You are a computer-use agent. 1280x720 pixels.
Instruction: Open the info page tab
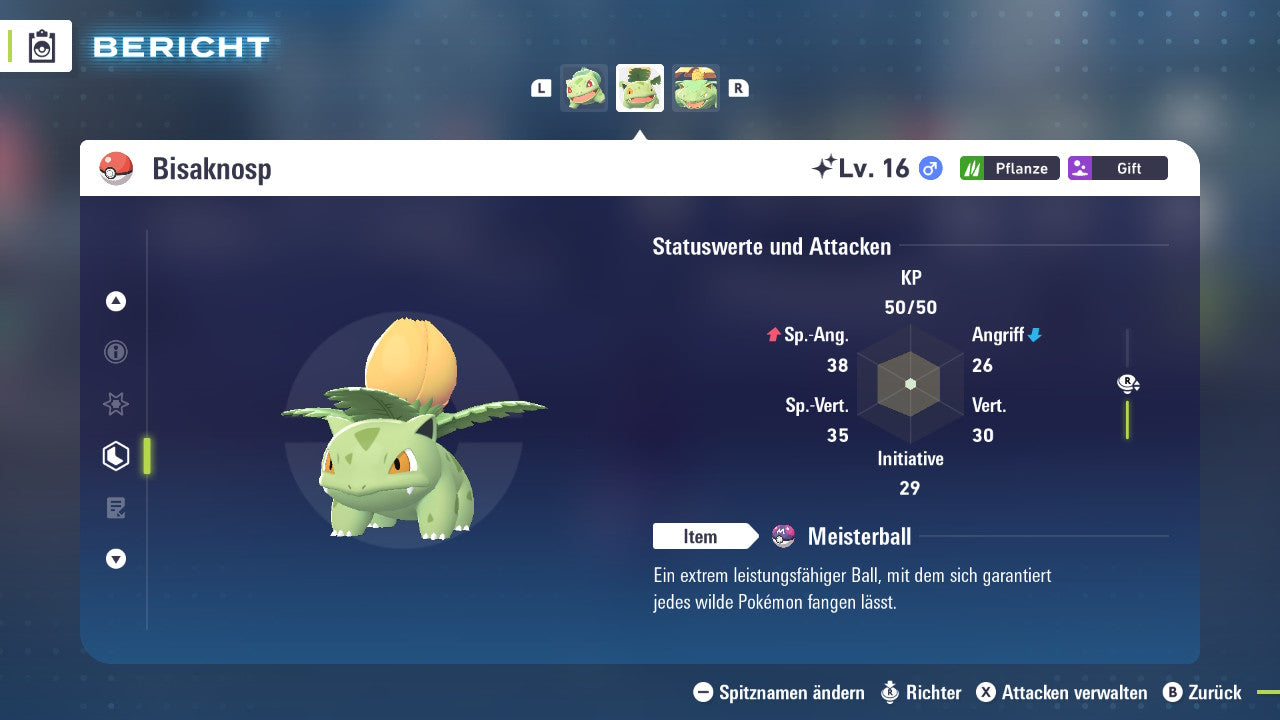116,352
